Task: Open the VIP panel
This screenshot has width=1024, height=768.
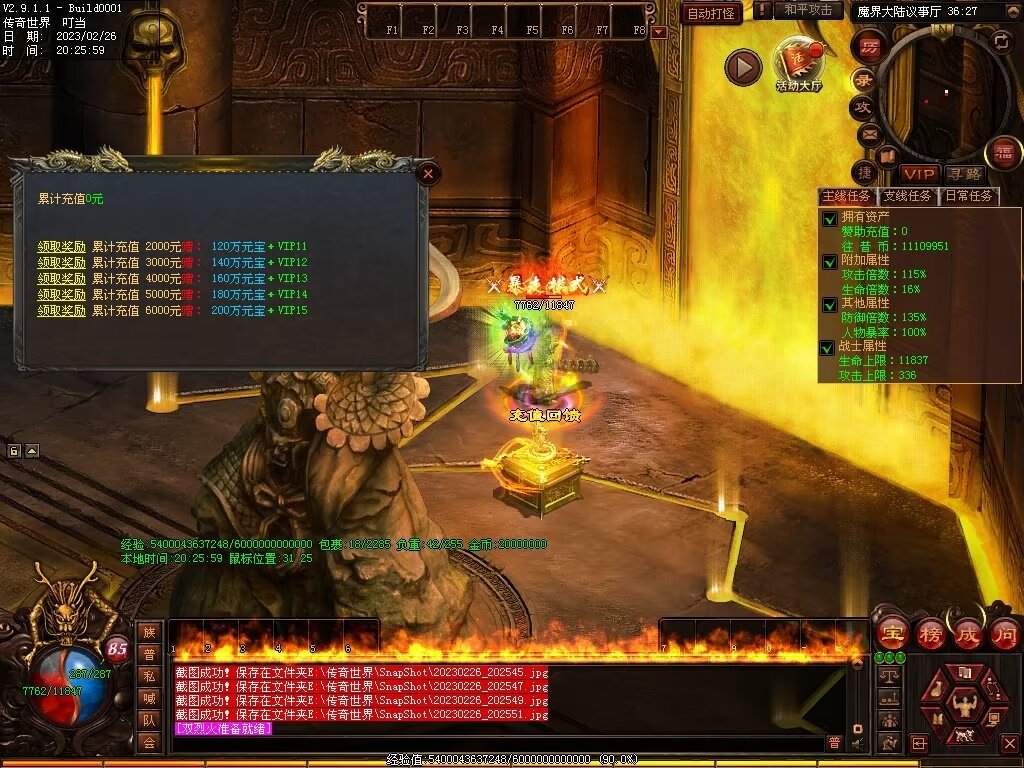Action: coord(918,174)
